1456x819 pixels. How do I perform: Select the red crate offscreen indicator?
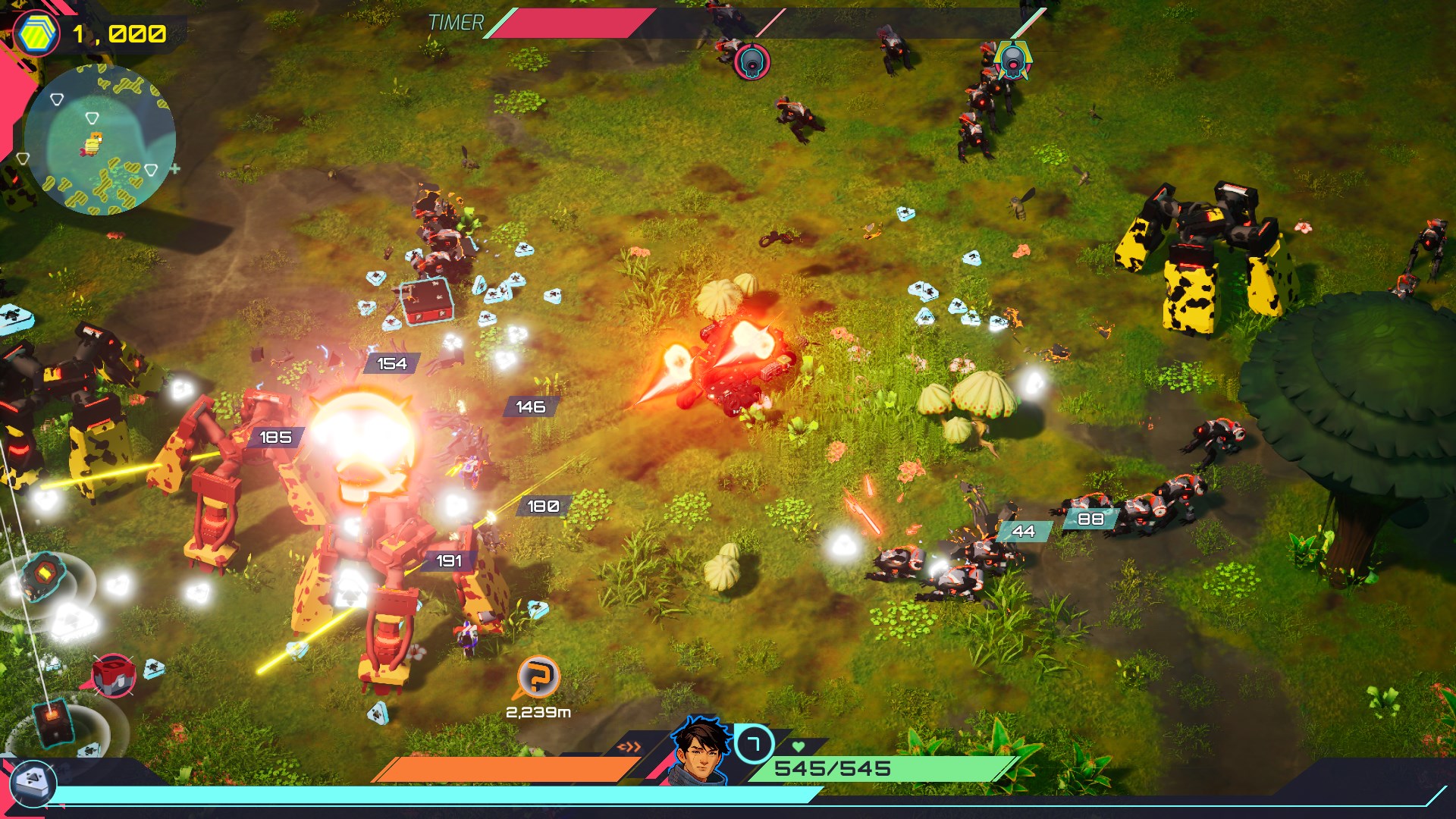click(114, 674)
